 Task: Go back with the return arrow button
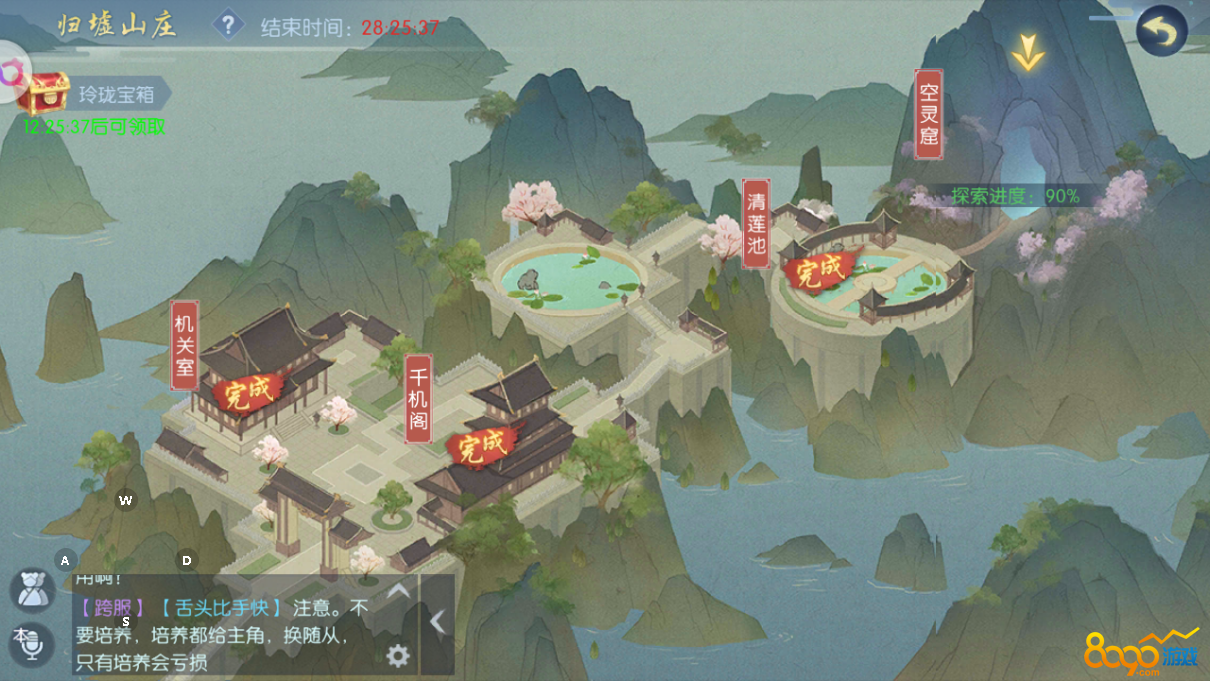click(1161, 31)
